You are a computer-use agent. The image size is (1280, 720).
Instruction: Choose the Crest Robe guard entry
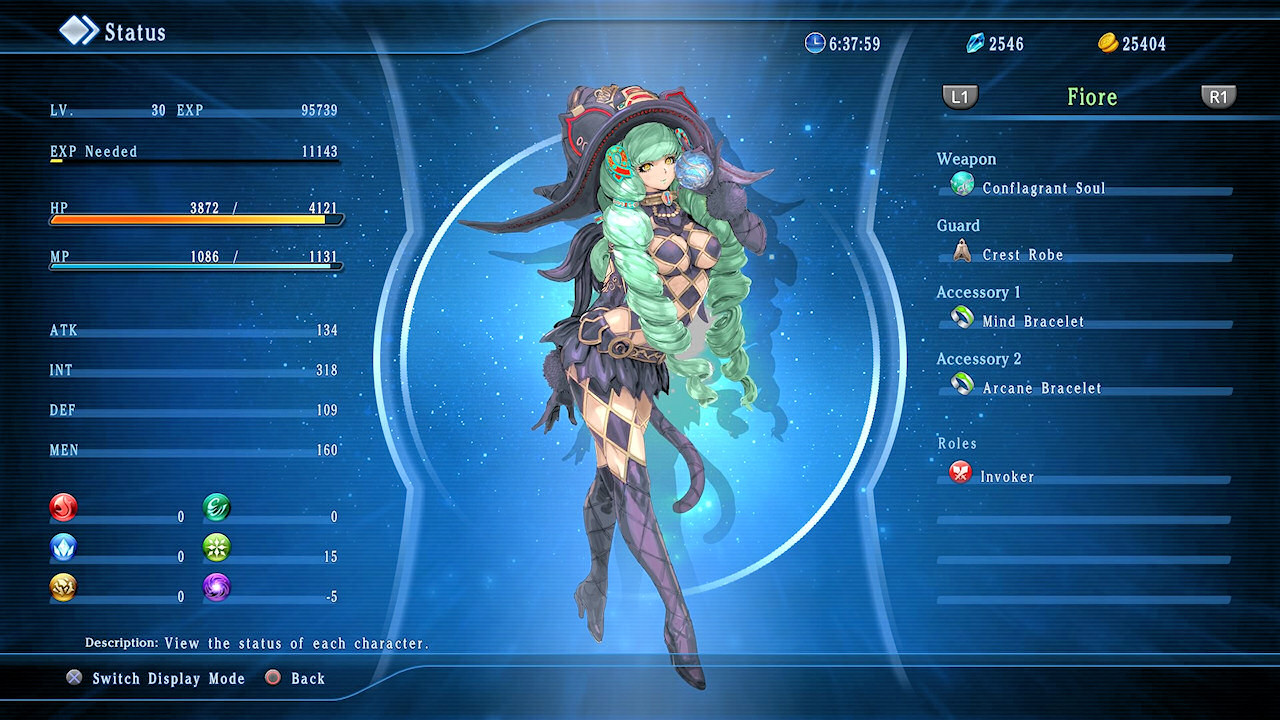[1022, 255]
